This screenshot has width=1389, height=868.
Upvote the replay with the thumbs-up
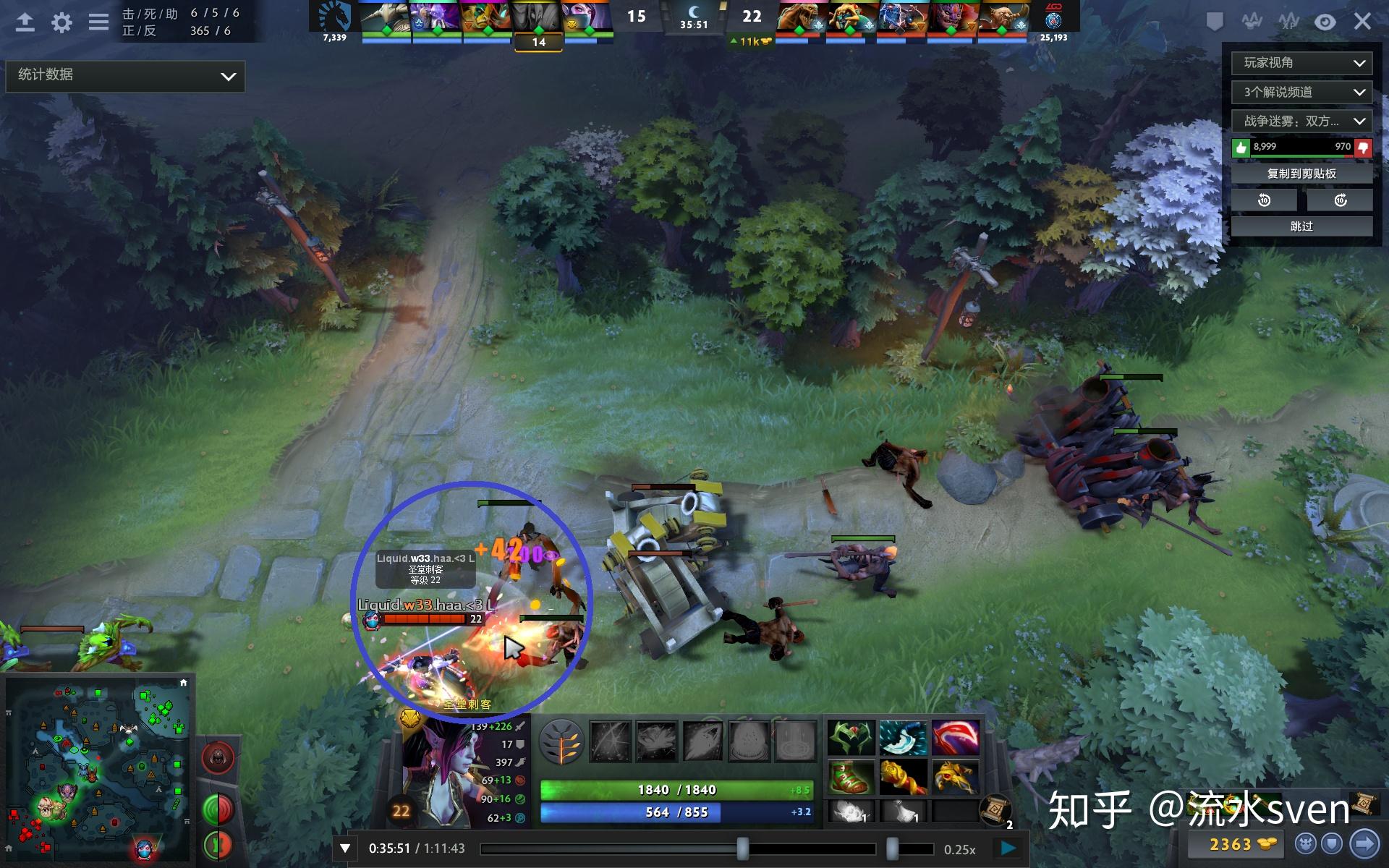click(x=1240, y=146)
